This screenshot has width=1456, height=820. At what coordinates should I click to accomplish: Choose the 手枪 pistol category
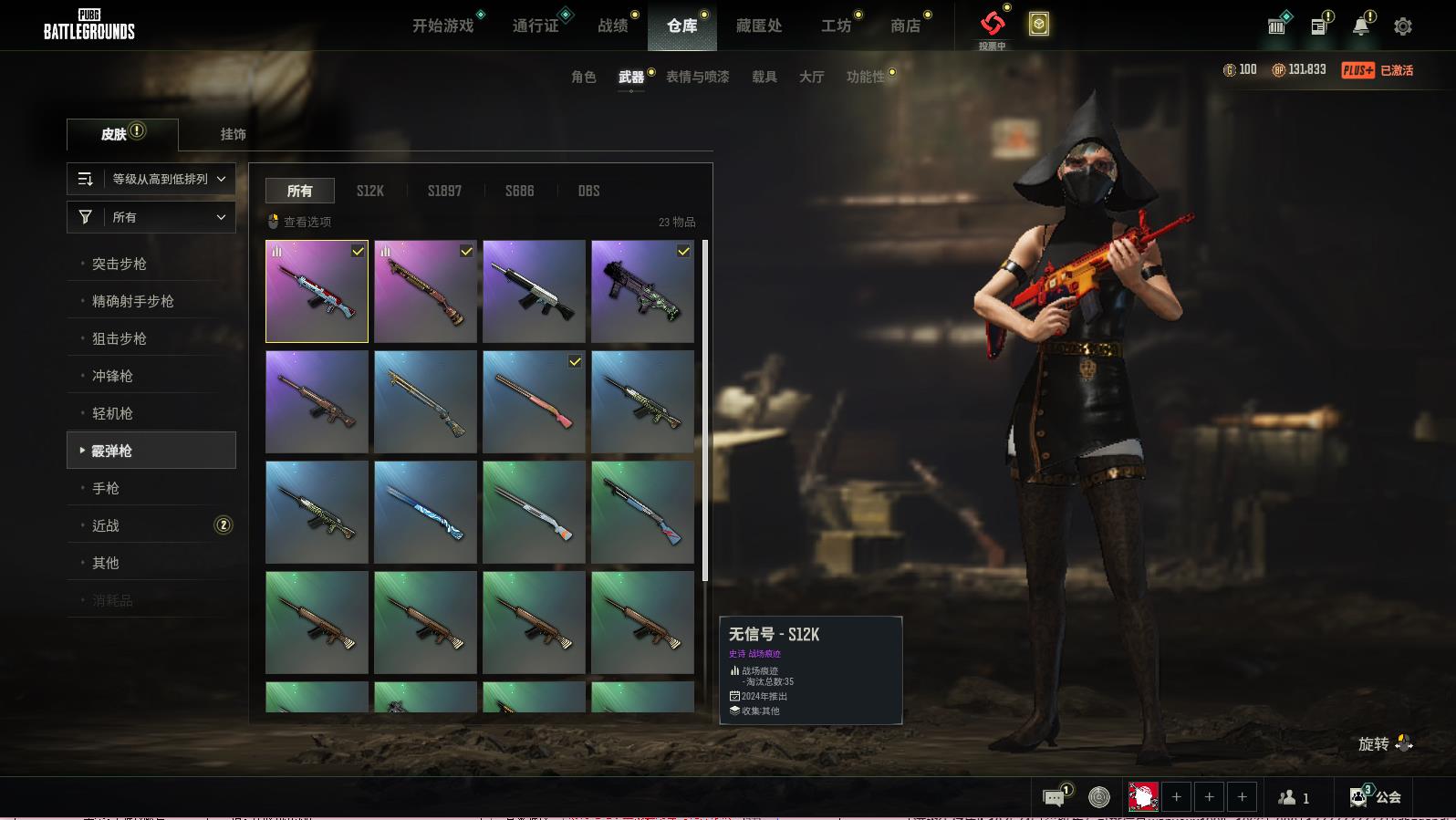tap(106, 488)
